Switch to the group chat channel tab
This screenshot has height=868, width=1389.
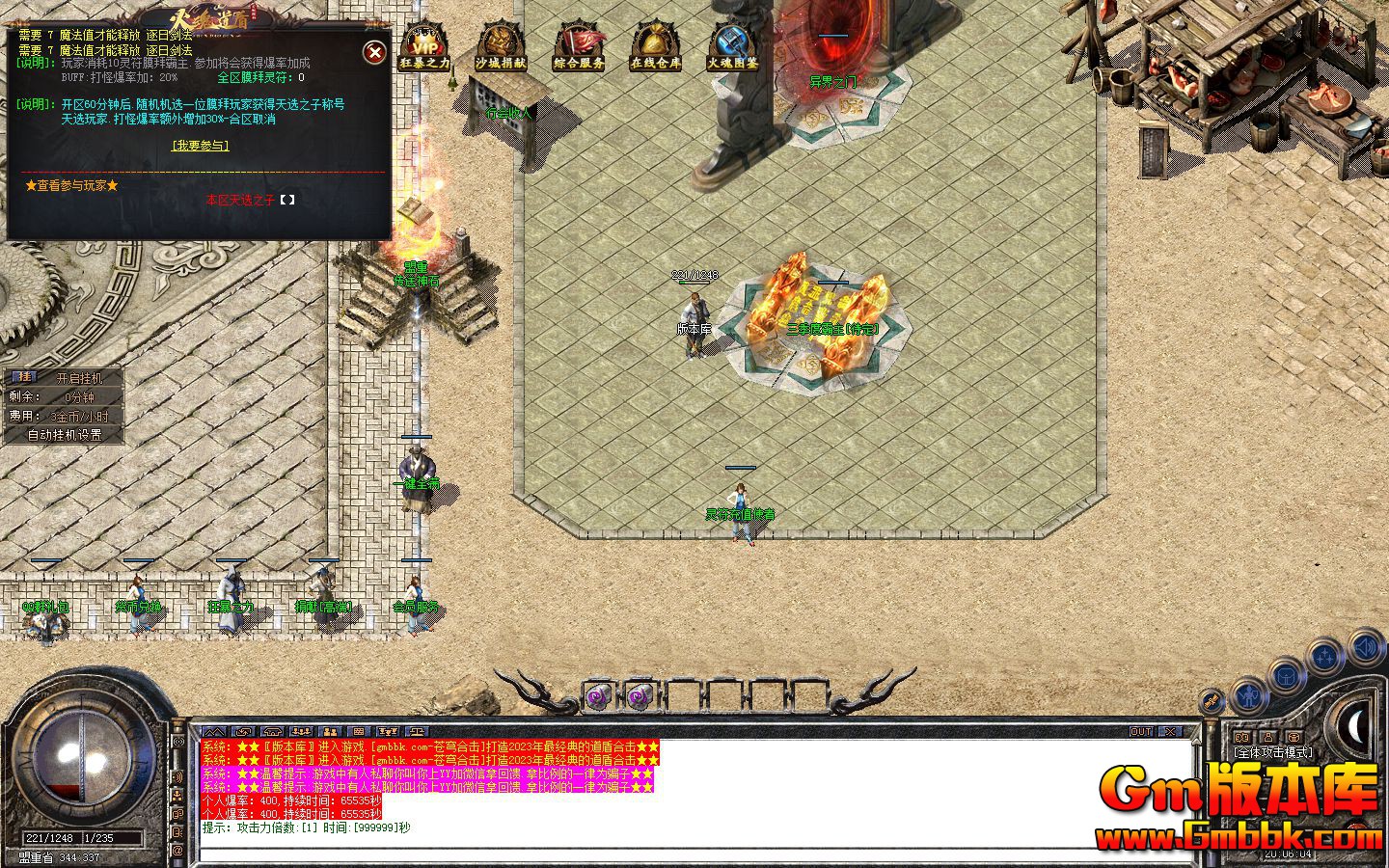pos(300,731)
